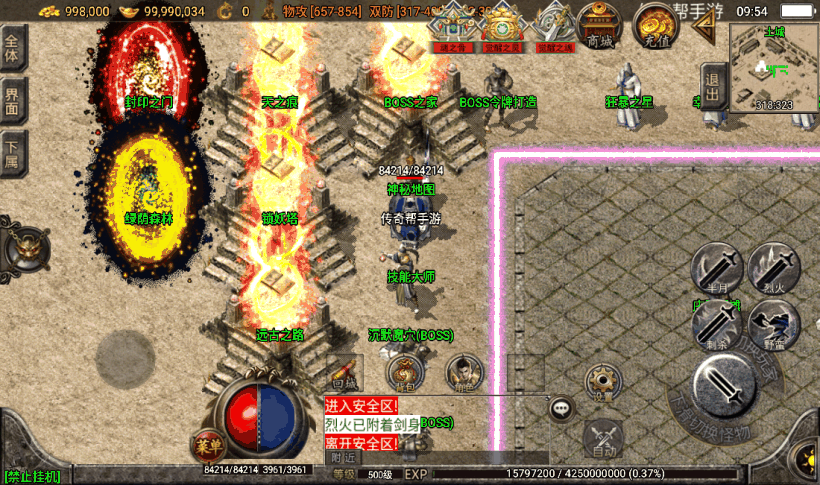
Task: Toggle 自动 auto-combat
Action: [602, 437]
